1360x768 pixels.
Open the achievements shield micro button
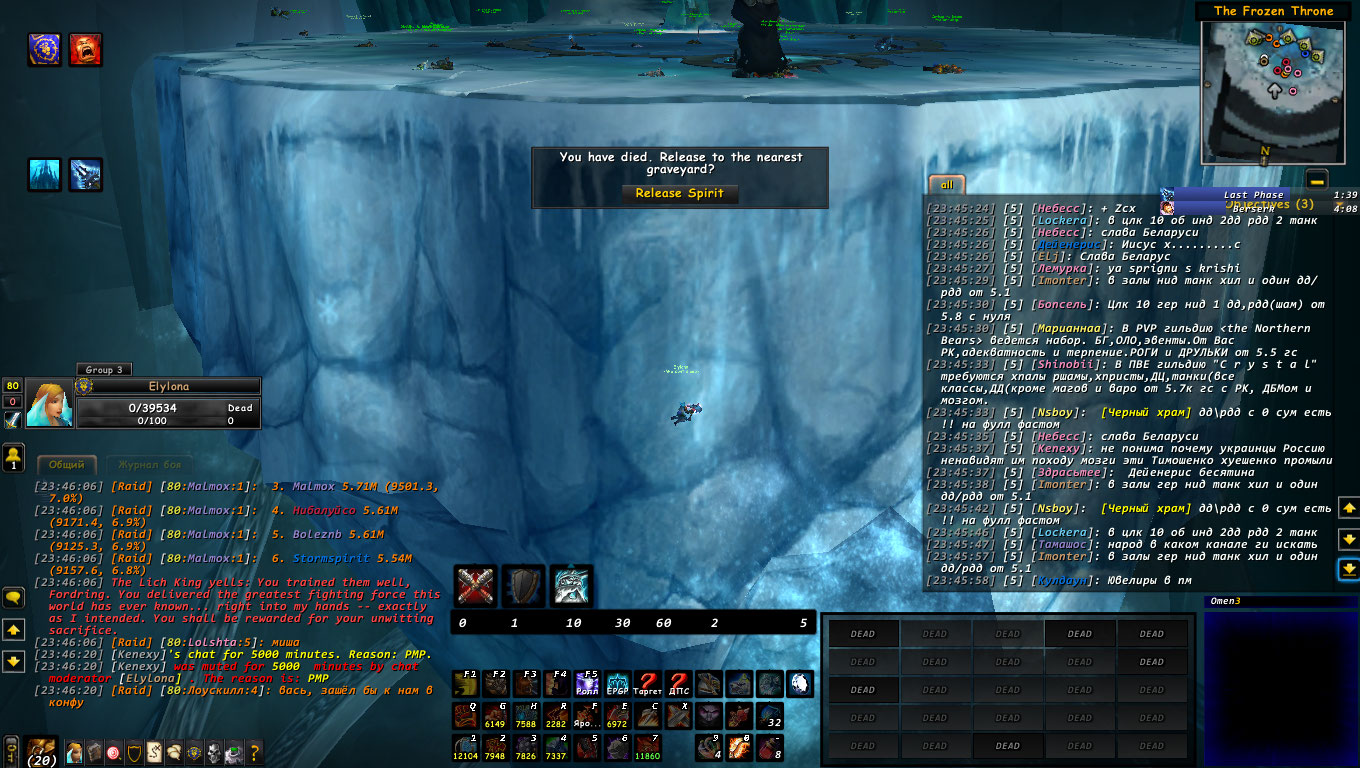[x=134, y=751]
